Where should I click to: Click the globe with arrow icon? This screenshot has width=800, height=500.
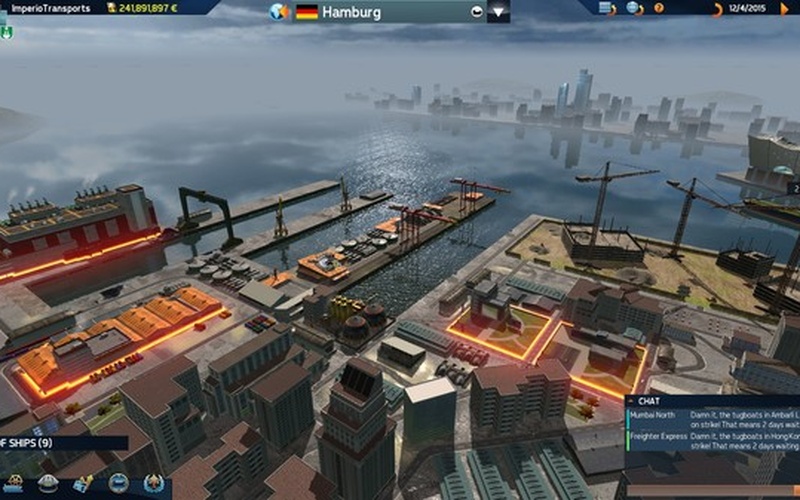tap(633, 8)
